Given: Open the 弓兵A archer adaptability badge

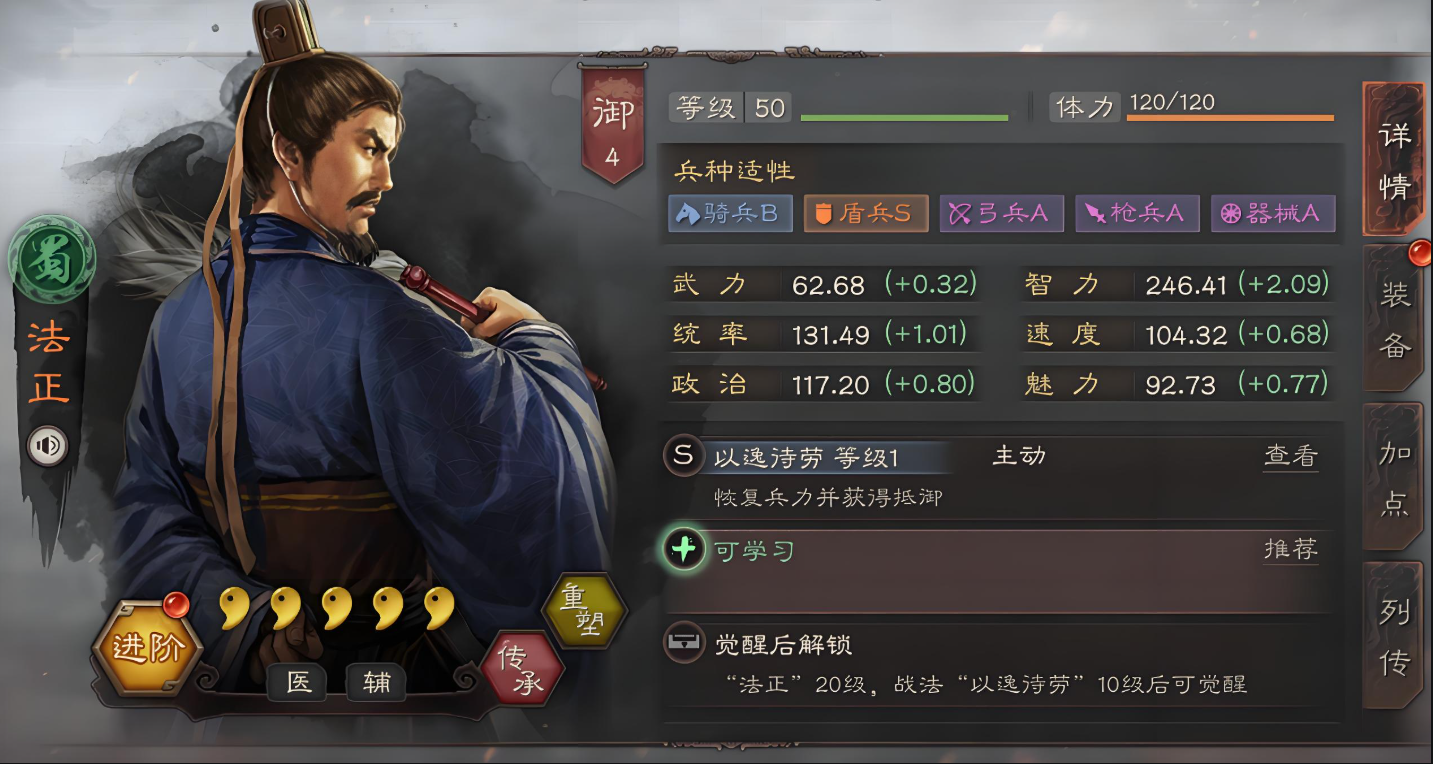Looking at the screenshot, I should click(1002, 213).
